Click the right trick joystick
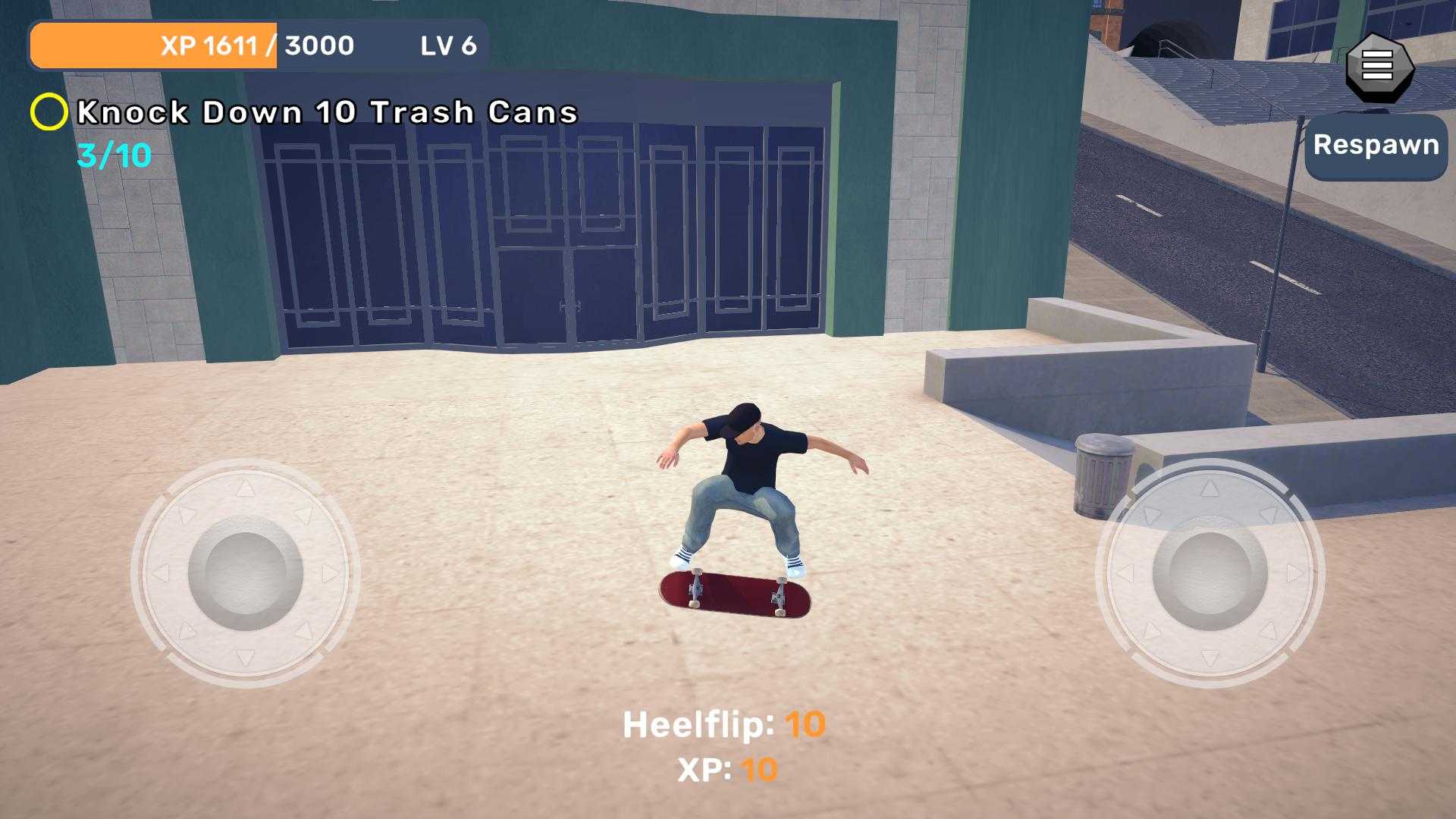This screenshot has width=1456, height=819. (x=1210, y=573)
